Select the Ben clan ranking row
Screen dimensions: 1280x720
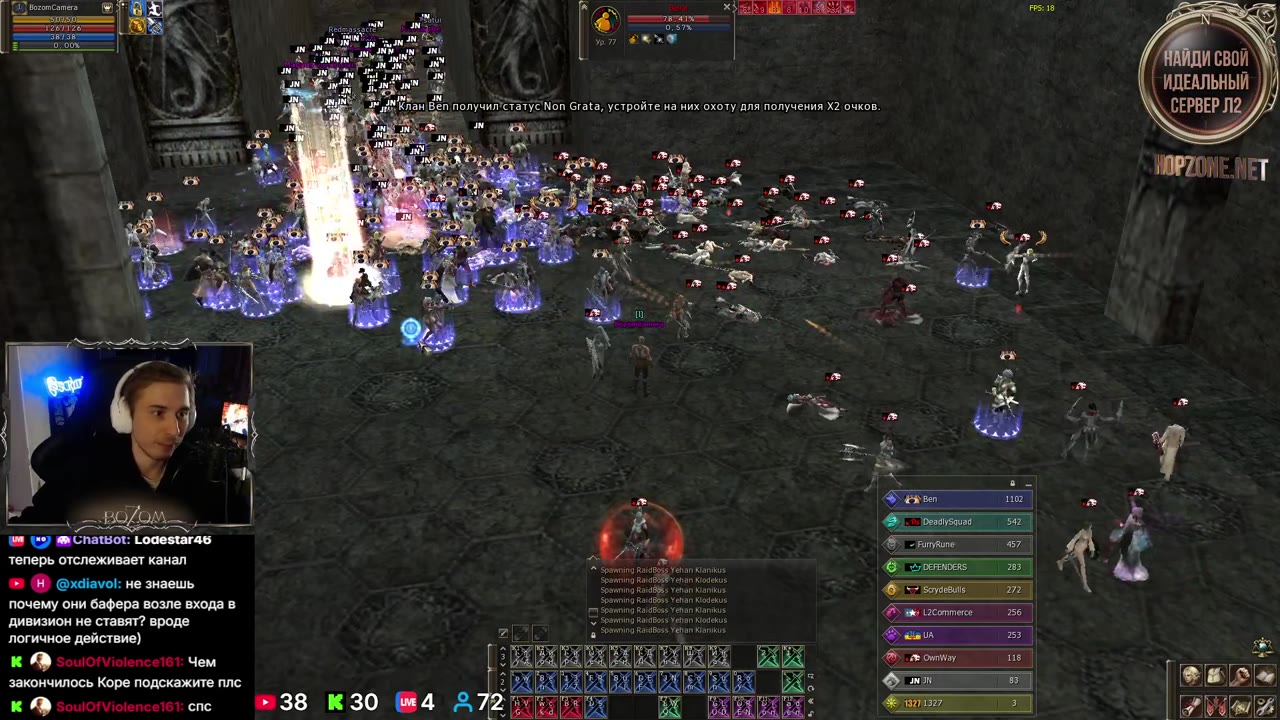(x=957, y=499)
